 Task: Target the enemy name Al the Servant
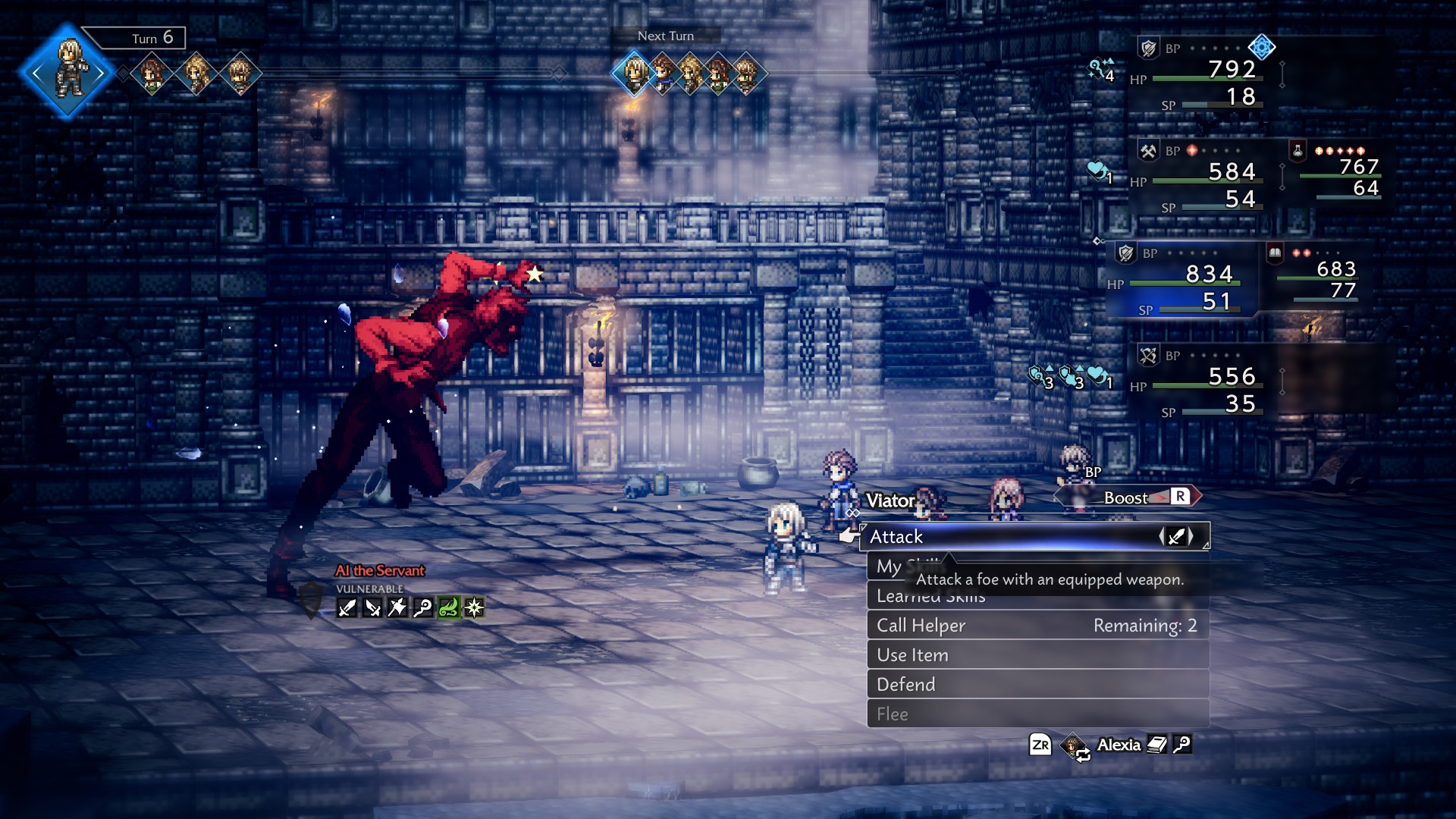(380, 571)
